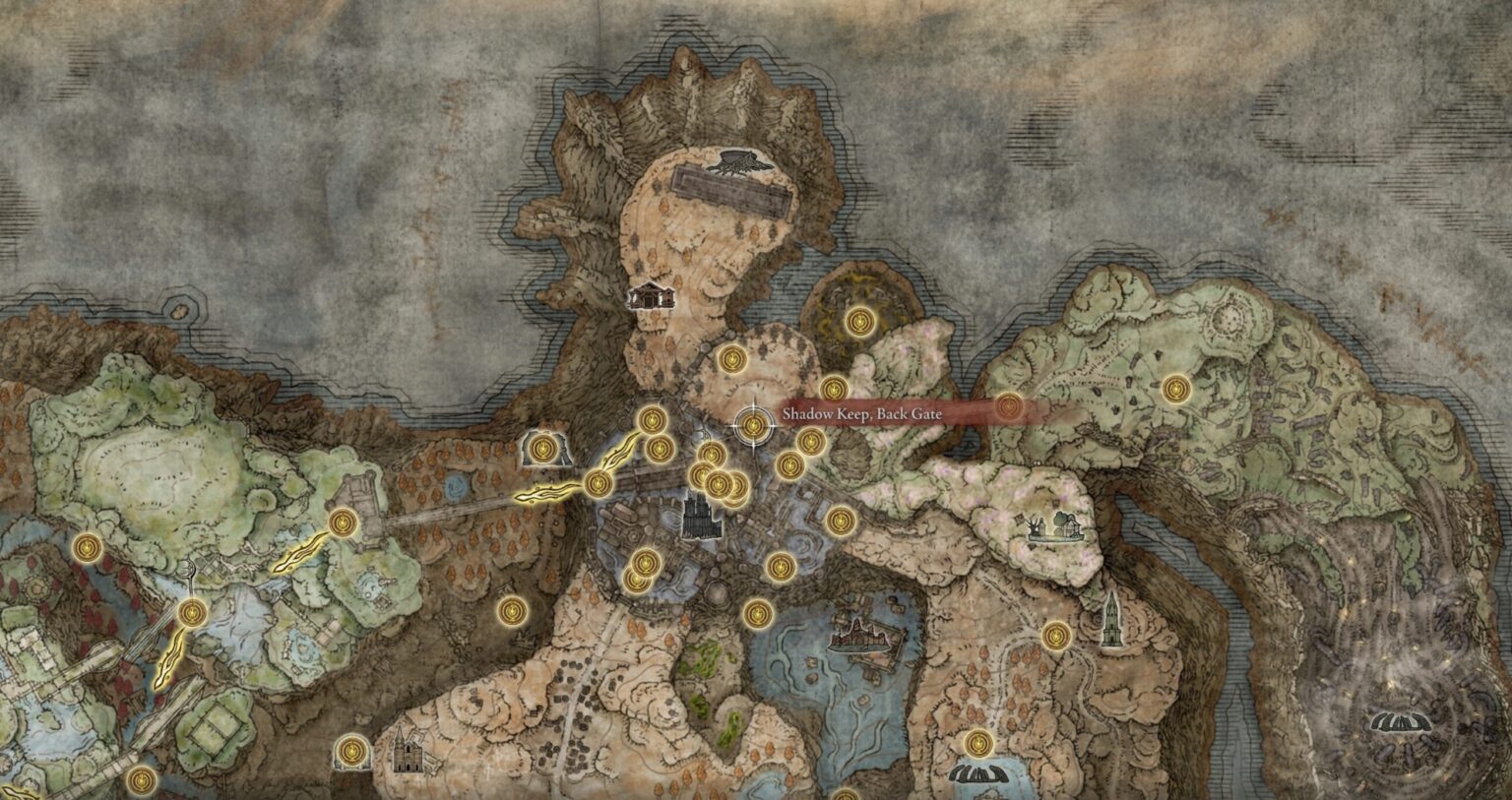Viewport: 1512px width, 800px height.
Task: Open the church landmark icon north of Shadow Keep
Action: (653, 297)
